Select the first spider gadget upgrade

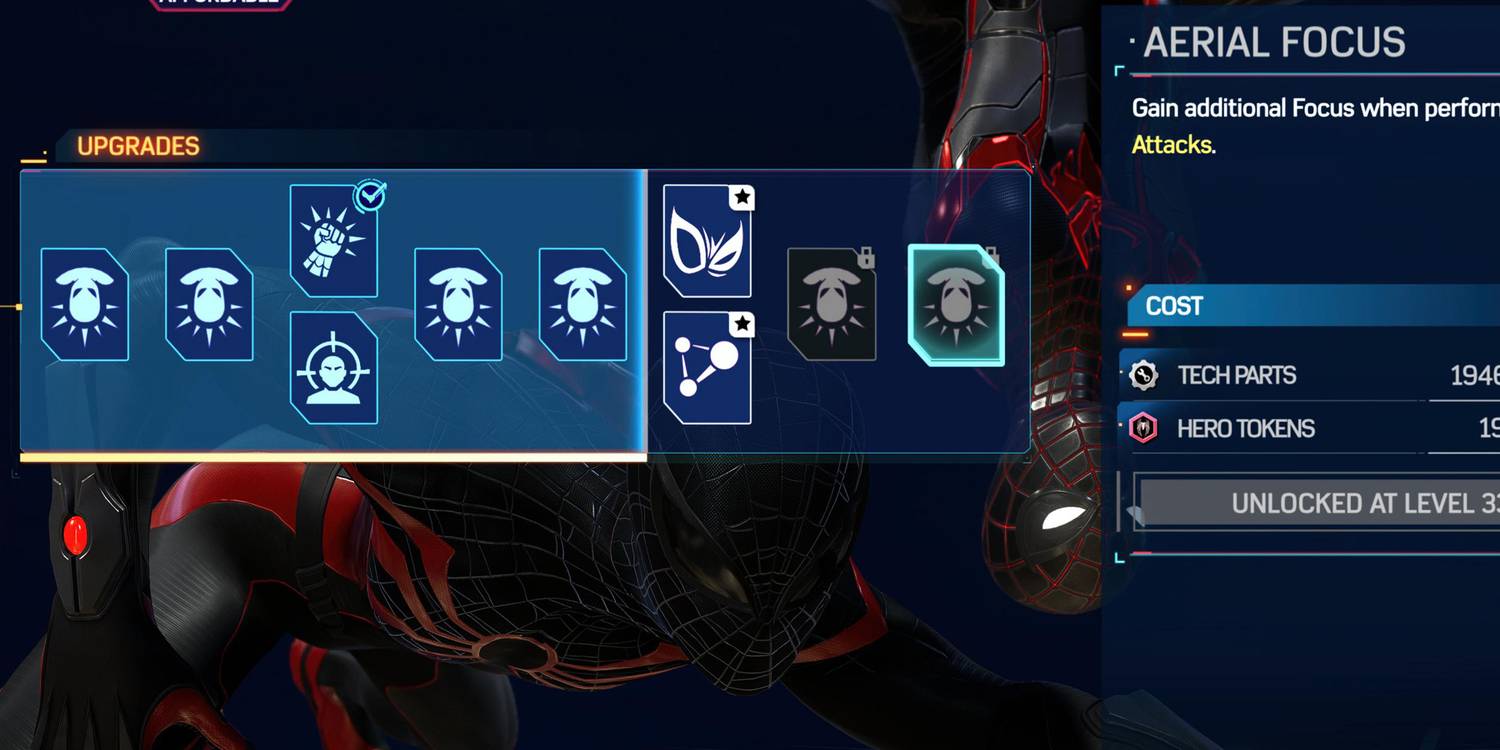tap(85, 305)
